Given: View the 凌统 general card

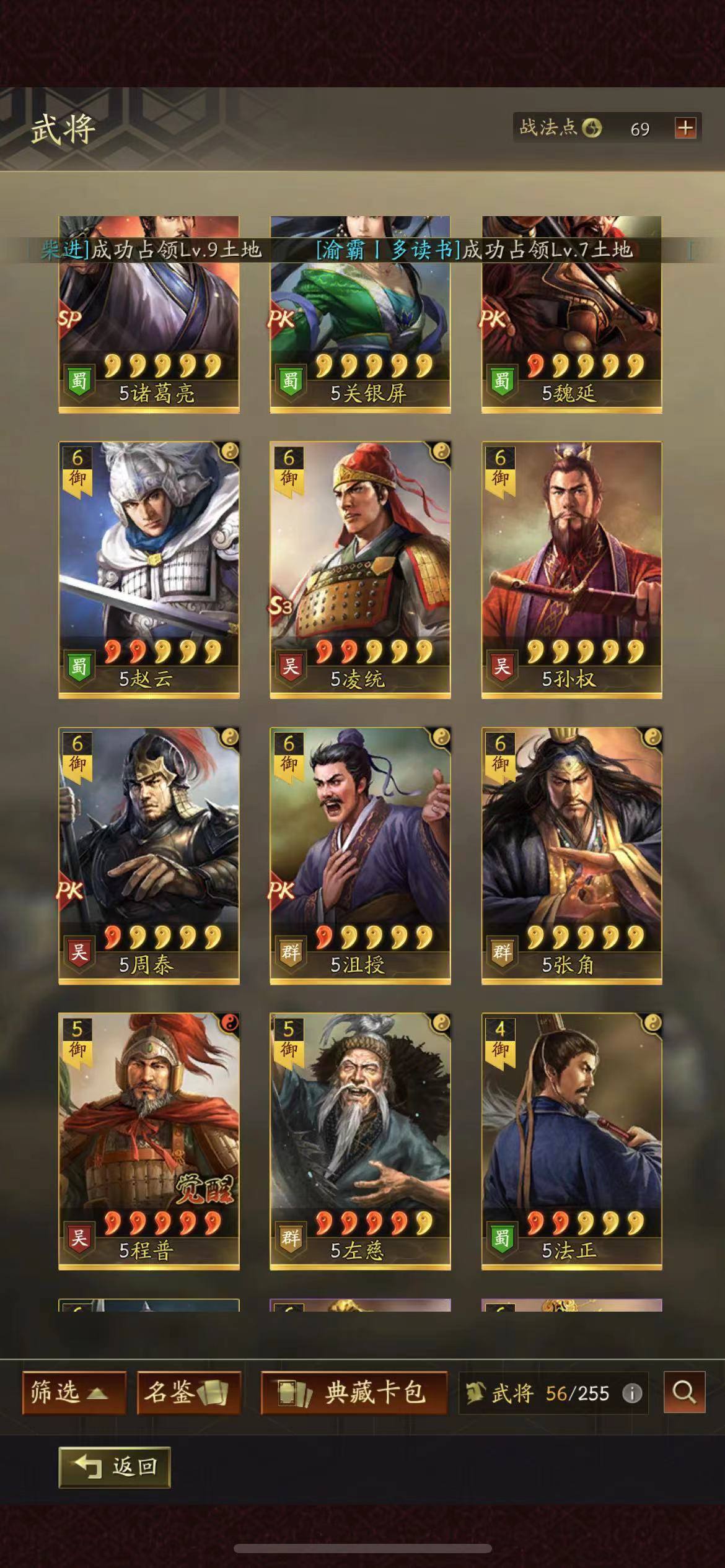Looking at the screenshot, I should 360,570.
